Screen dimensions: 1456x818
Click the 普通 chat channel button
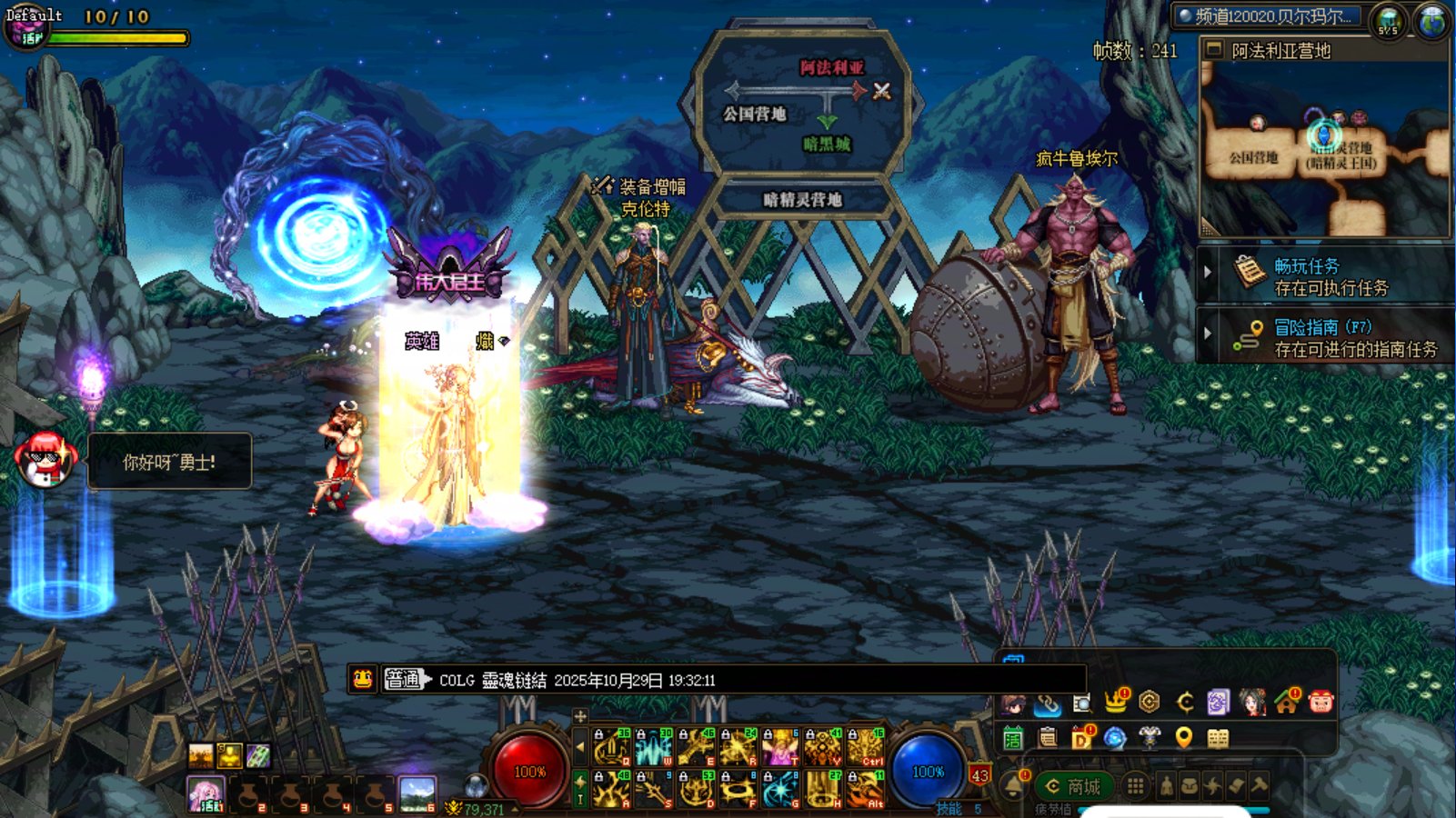tap(404, 679)
